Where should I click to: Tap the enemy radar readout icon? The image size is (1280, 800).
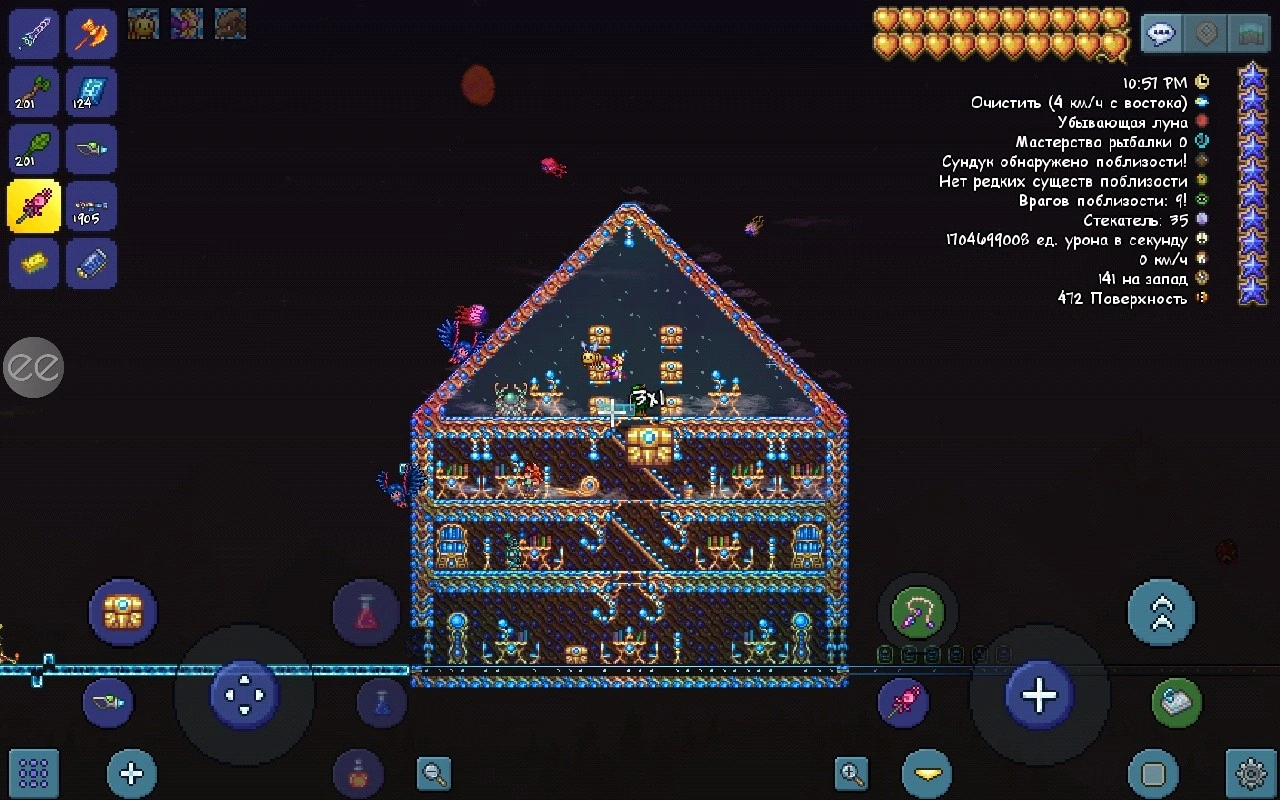pos(1203,201)
